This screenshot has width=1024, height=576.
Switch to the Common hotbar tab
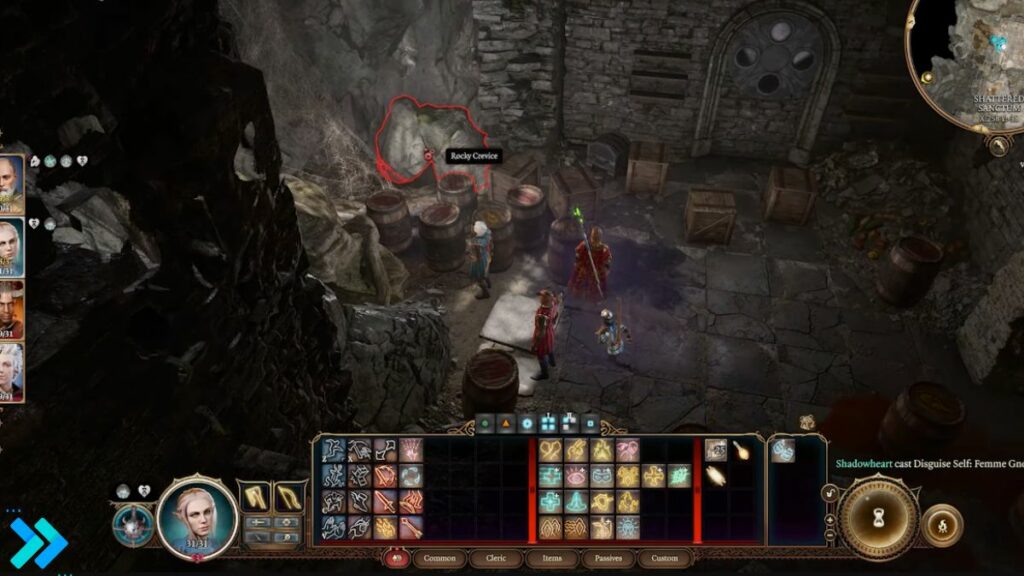(x=440, y=558)
